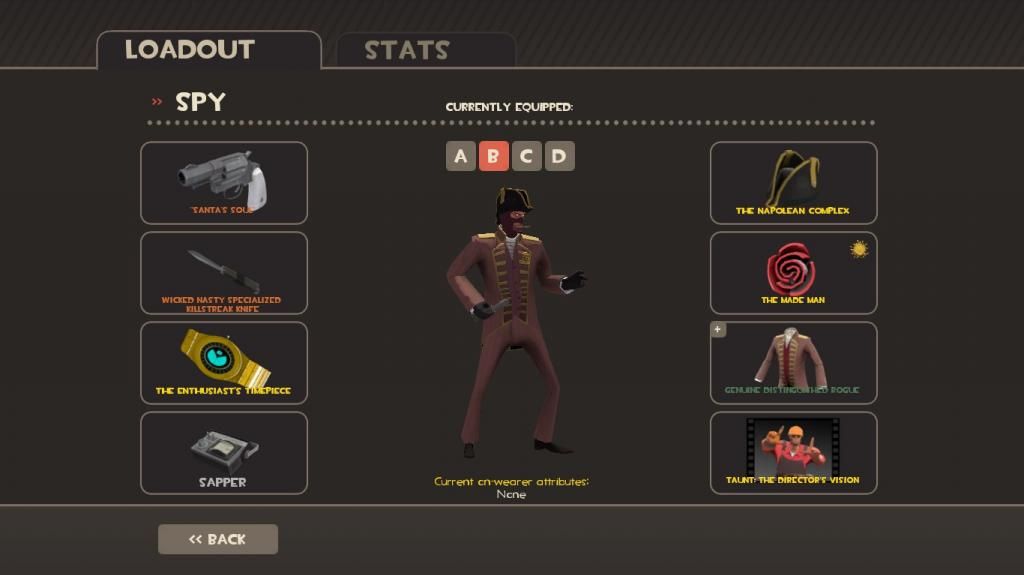Switch to loadout preset C

click(x=526, y=156)
